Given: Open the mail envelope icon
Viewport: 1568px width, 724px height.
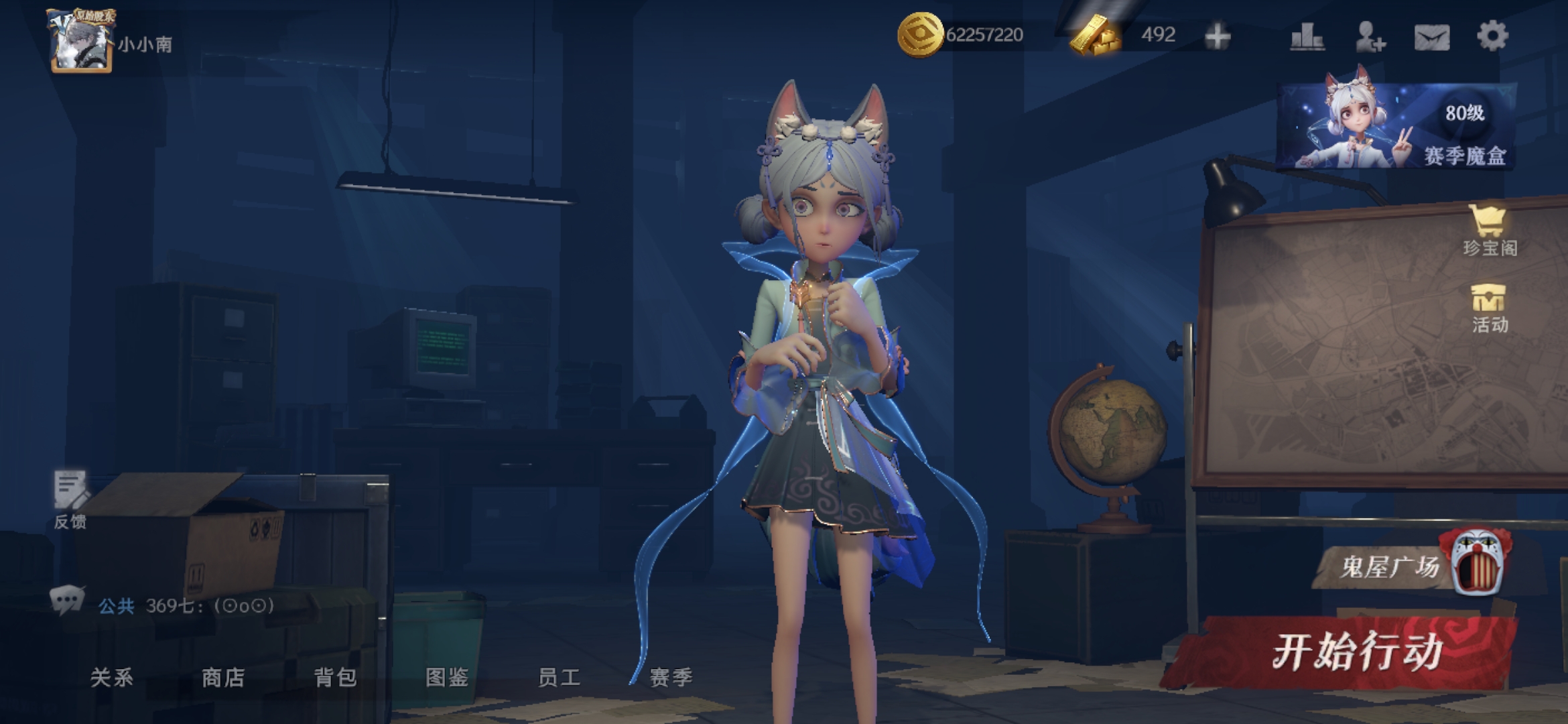Looking at the screenshot, I should point(1431,37).
